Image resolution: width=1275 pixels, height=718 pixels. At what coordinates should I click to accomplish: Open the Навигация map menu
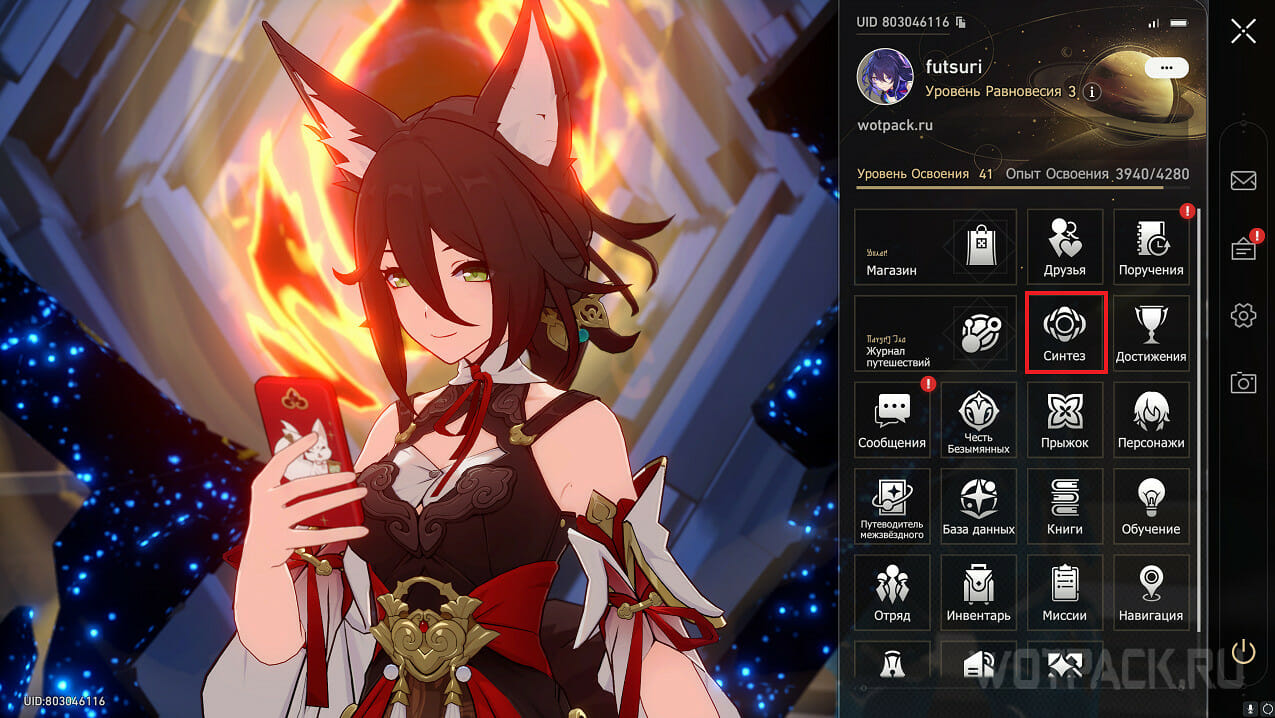click(1151, 592)
